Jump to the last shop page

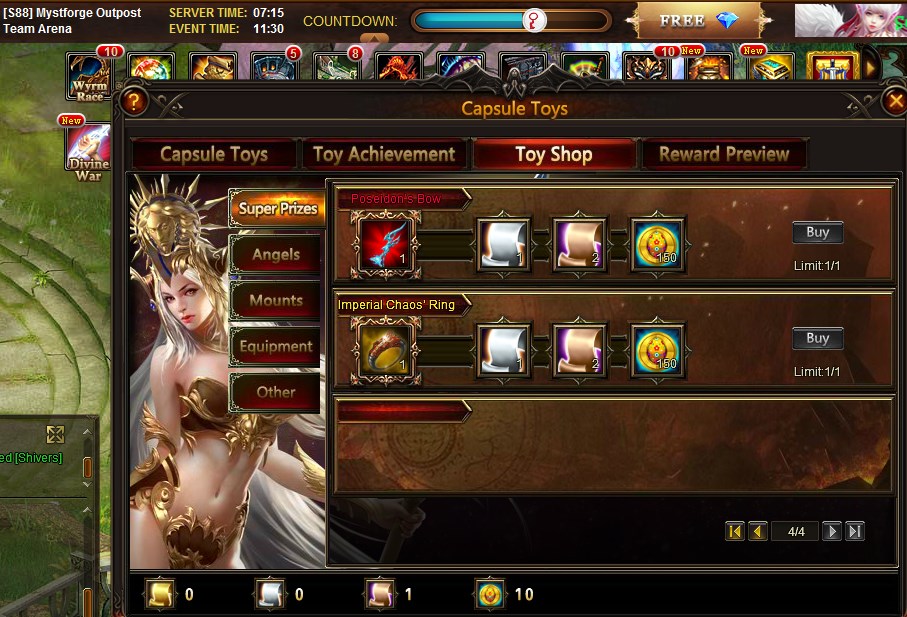(x=854, y=531)
